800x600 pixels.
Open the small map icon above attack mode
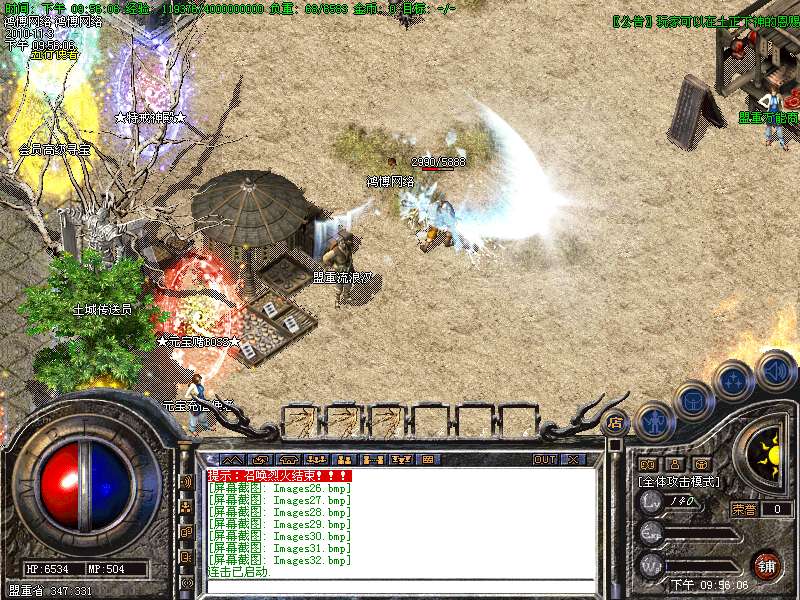(x=646, y=464)
